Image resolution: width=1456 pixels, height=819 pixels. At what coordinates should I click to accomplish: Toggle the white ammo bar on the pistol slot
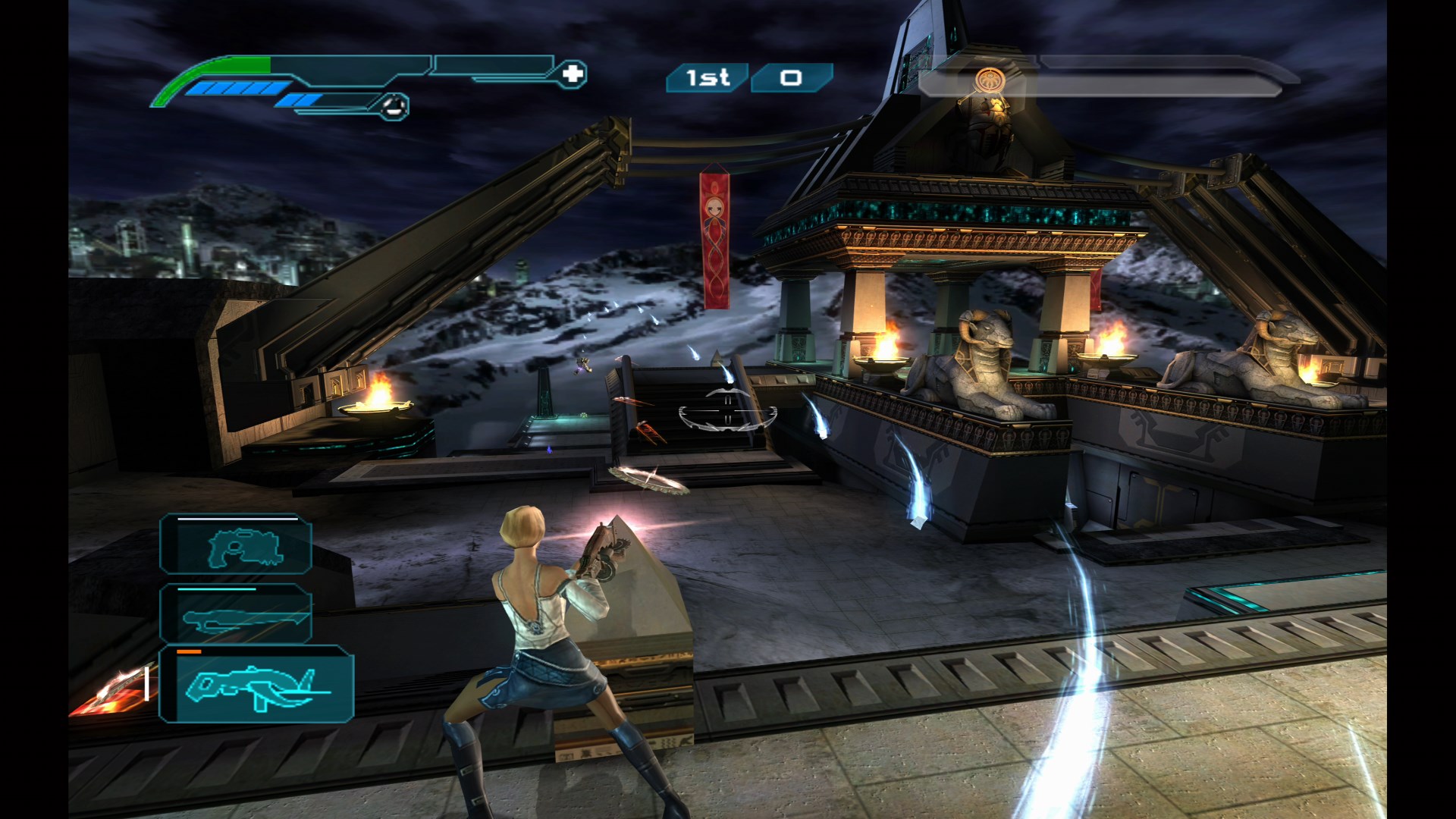pos(237,519)
